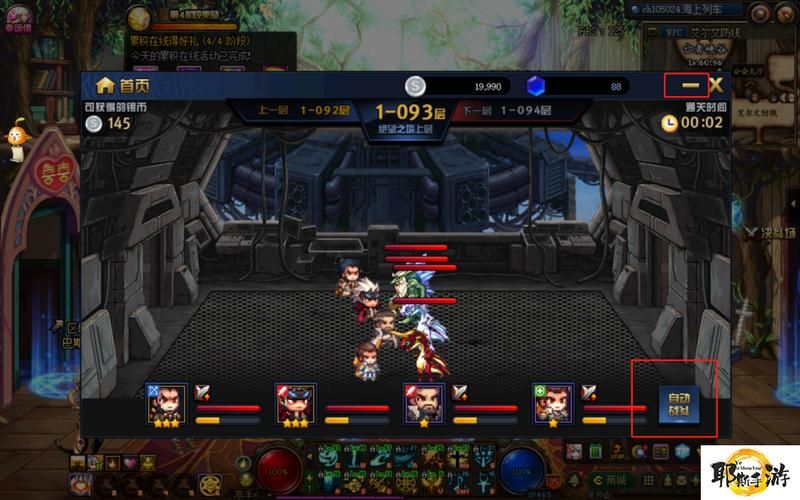The image size is (800, 500).
Task: Click the blue gem currency icon
Action: pos(536,86)
